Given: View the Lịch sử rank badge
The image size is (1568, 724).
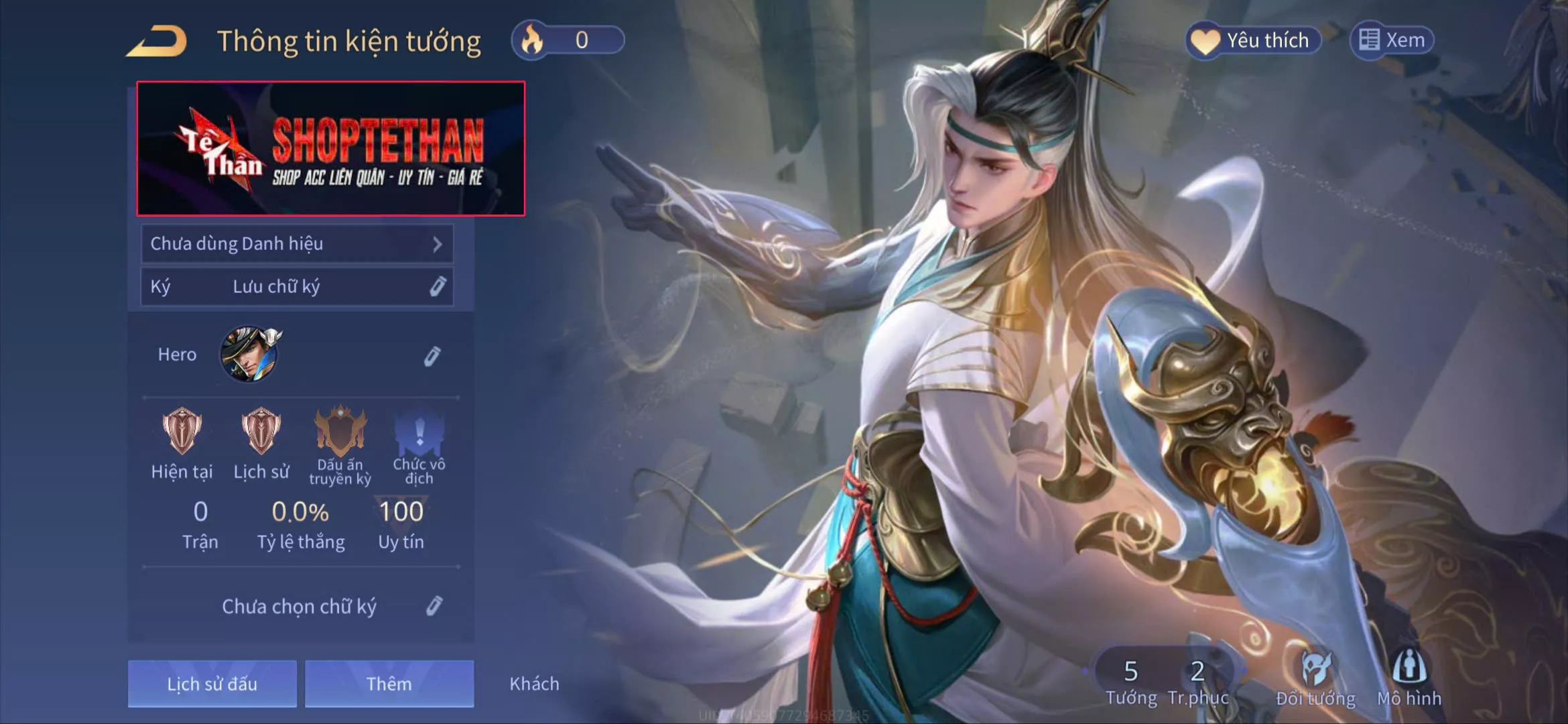Looking at the screenshot, I should click(261, 431).
